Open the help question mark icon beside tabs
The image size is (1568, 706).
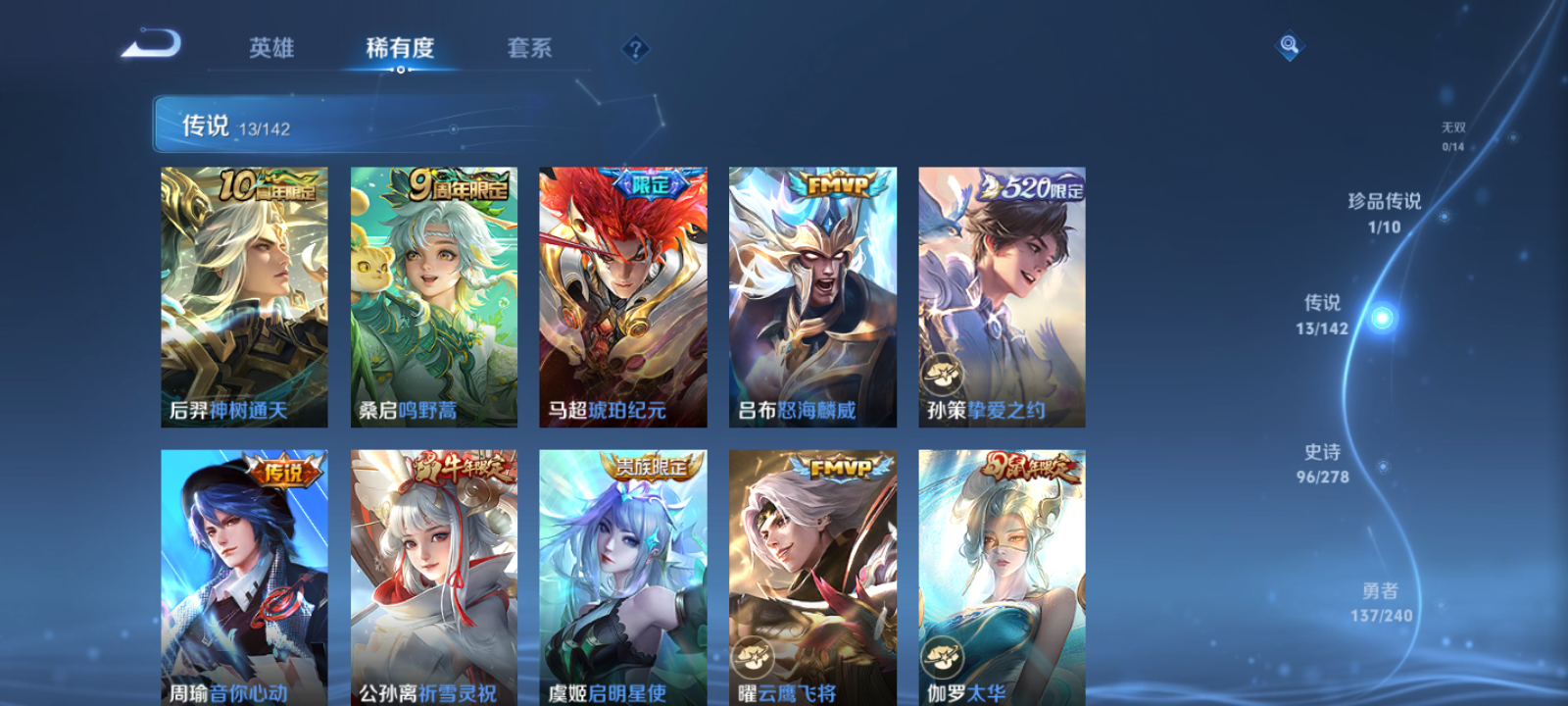636,47
